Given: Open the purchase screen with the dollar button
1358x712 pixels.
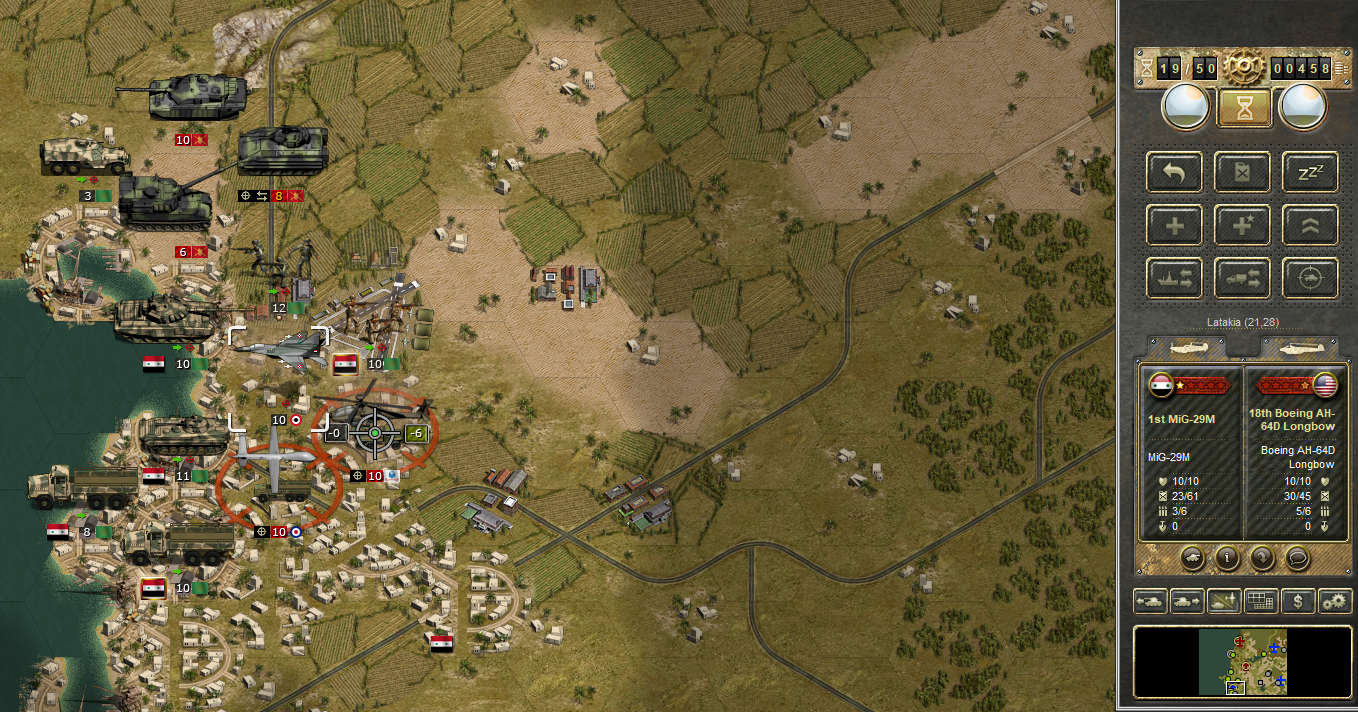Looking at the screenshot, I should click(1298, 601).
